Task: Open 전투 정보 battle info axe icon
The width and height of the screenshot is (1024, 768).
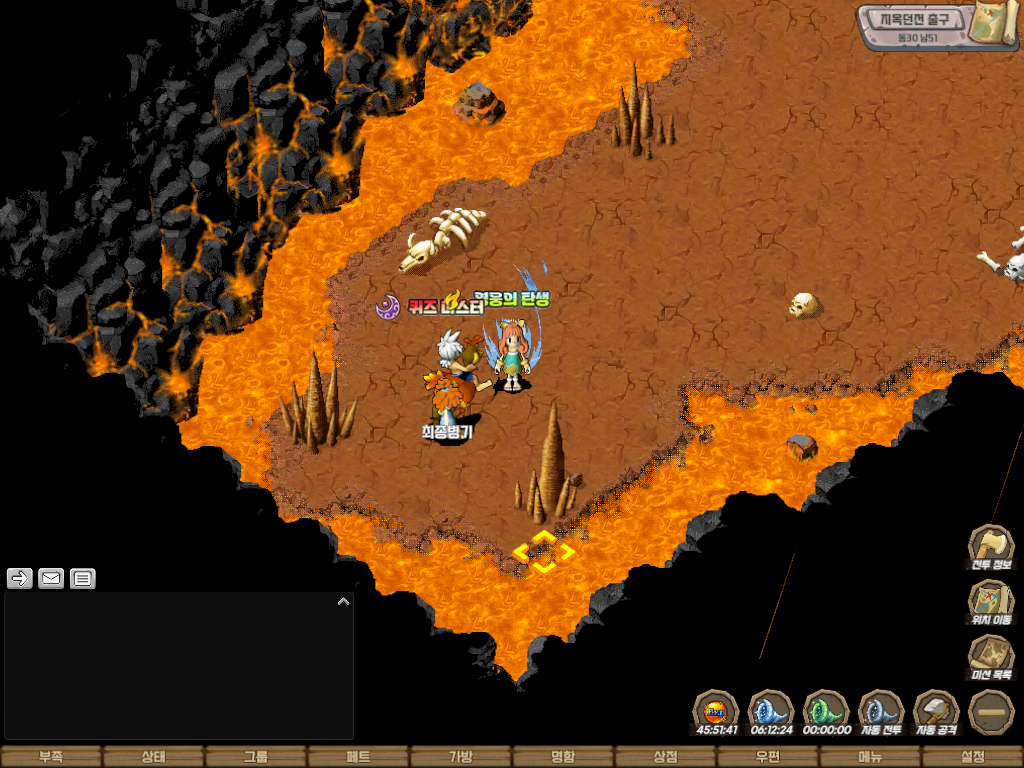Action: tap(991, 546)
